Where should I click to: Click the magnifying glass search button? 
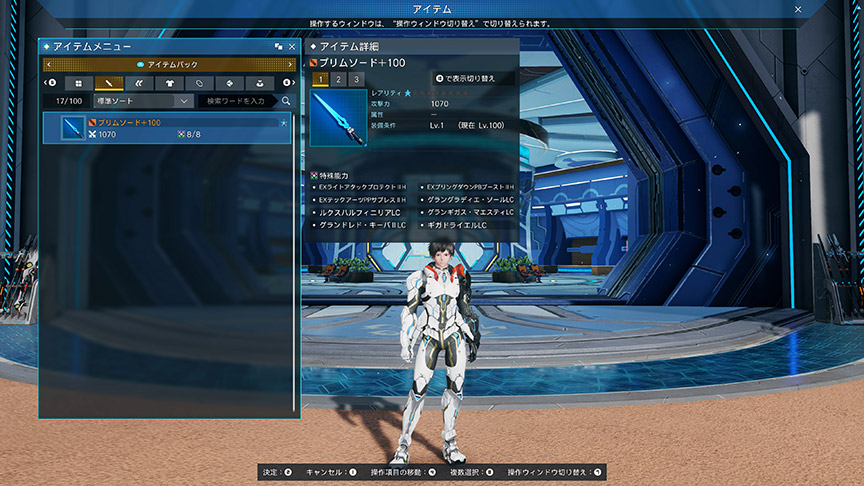(x=286, y=101)
